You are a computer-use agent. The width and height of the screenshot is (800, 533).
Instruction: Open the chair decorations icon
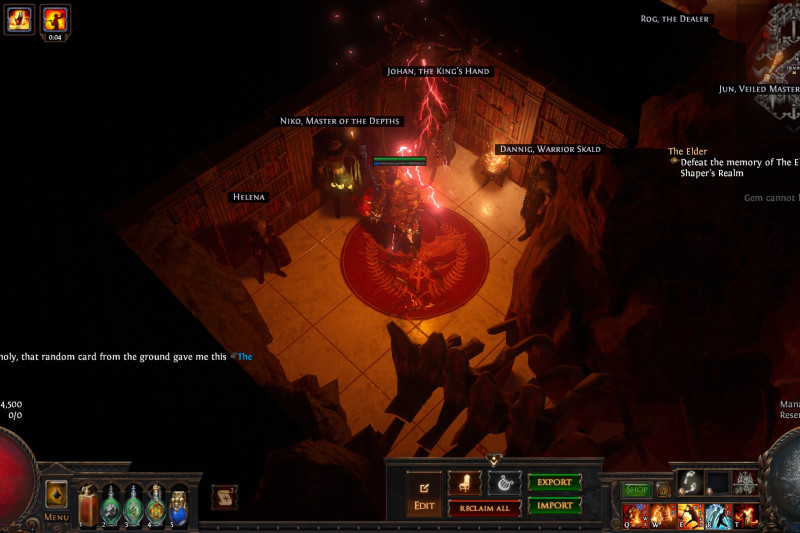(x=465, y=483)
